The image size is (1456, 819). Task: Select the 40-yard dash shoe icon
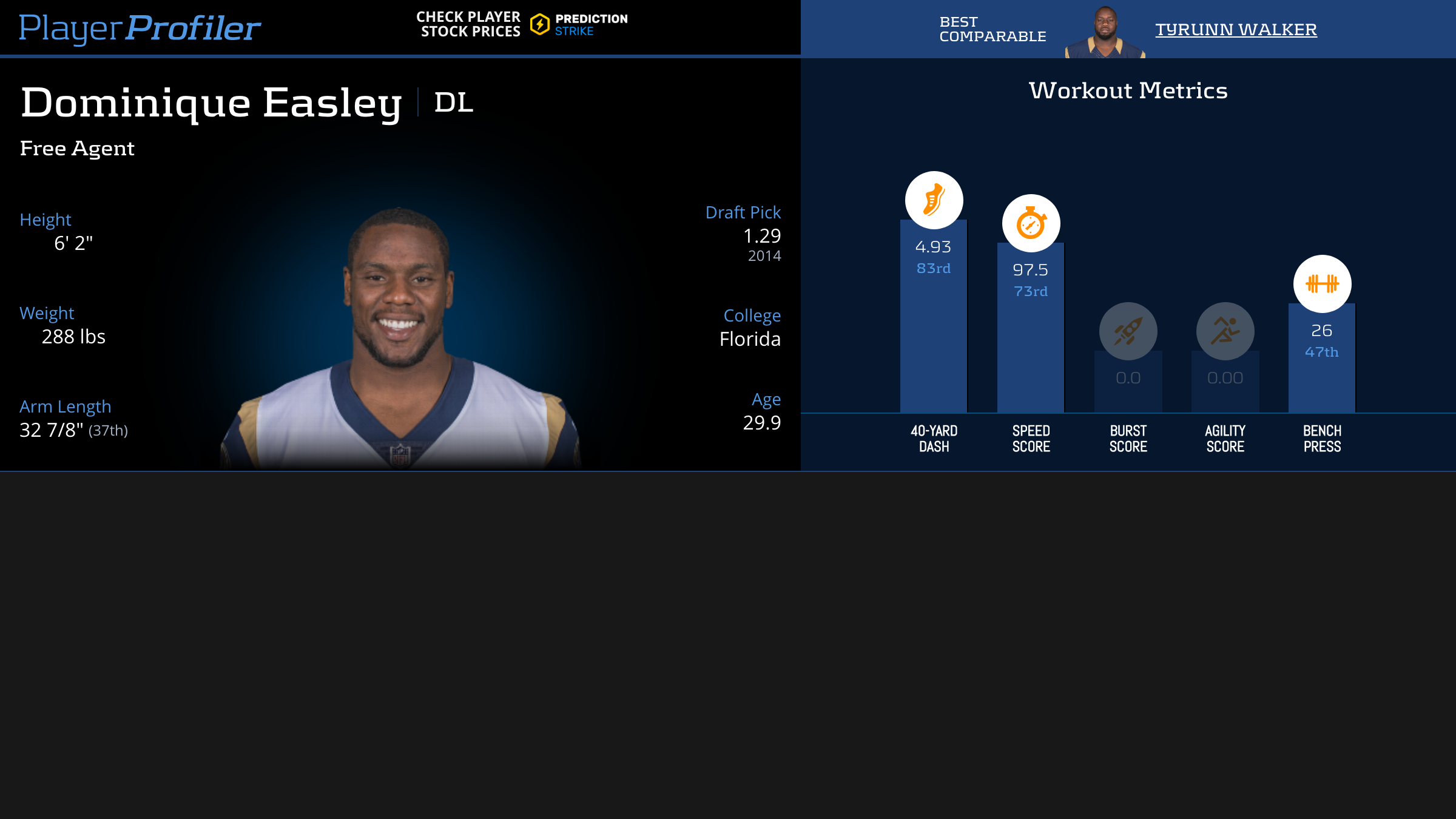coord(934,200)
